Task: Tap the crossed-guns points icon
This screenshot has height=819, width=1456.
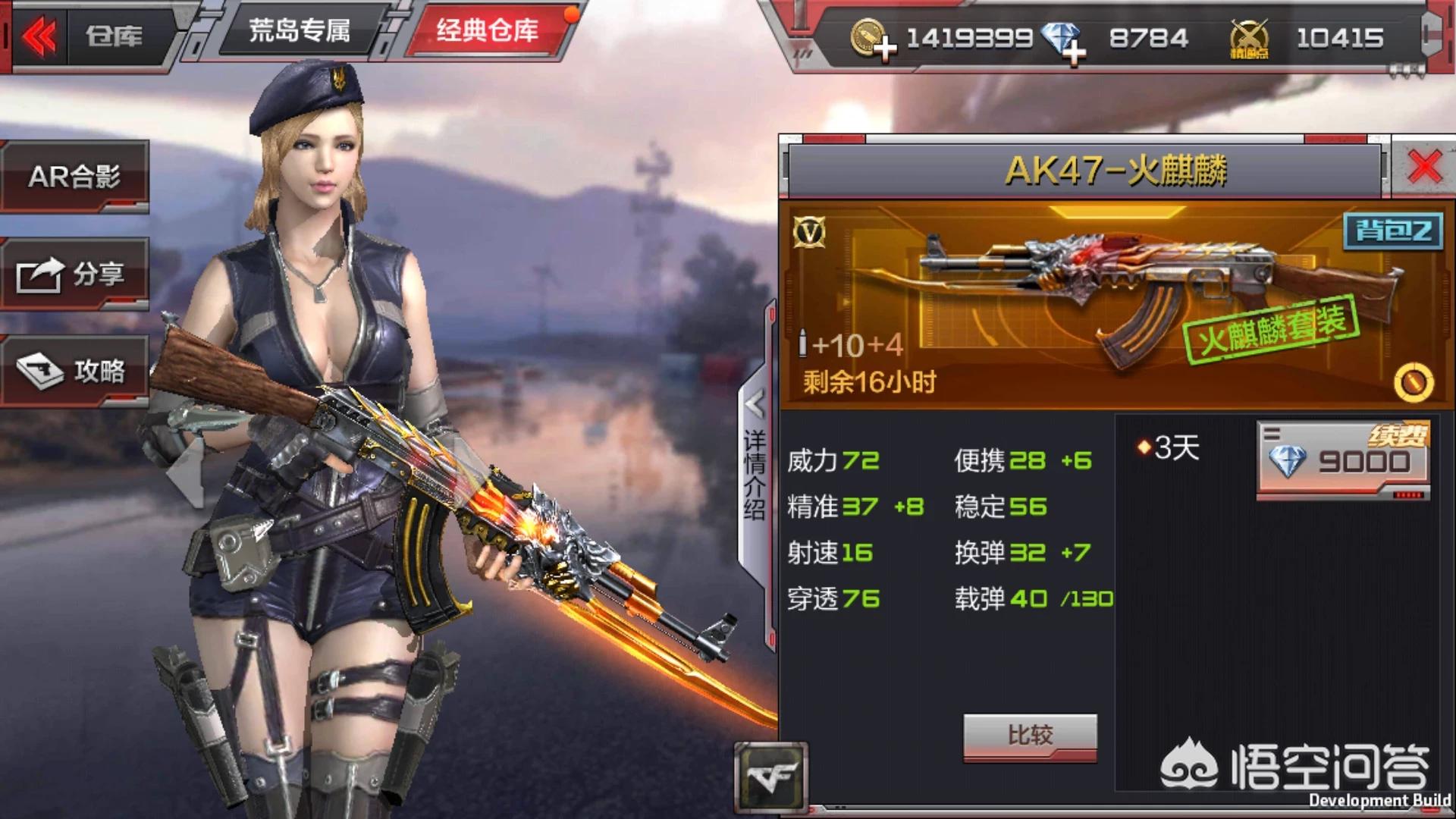Action: (x=1248, y=39)
